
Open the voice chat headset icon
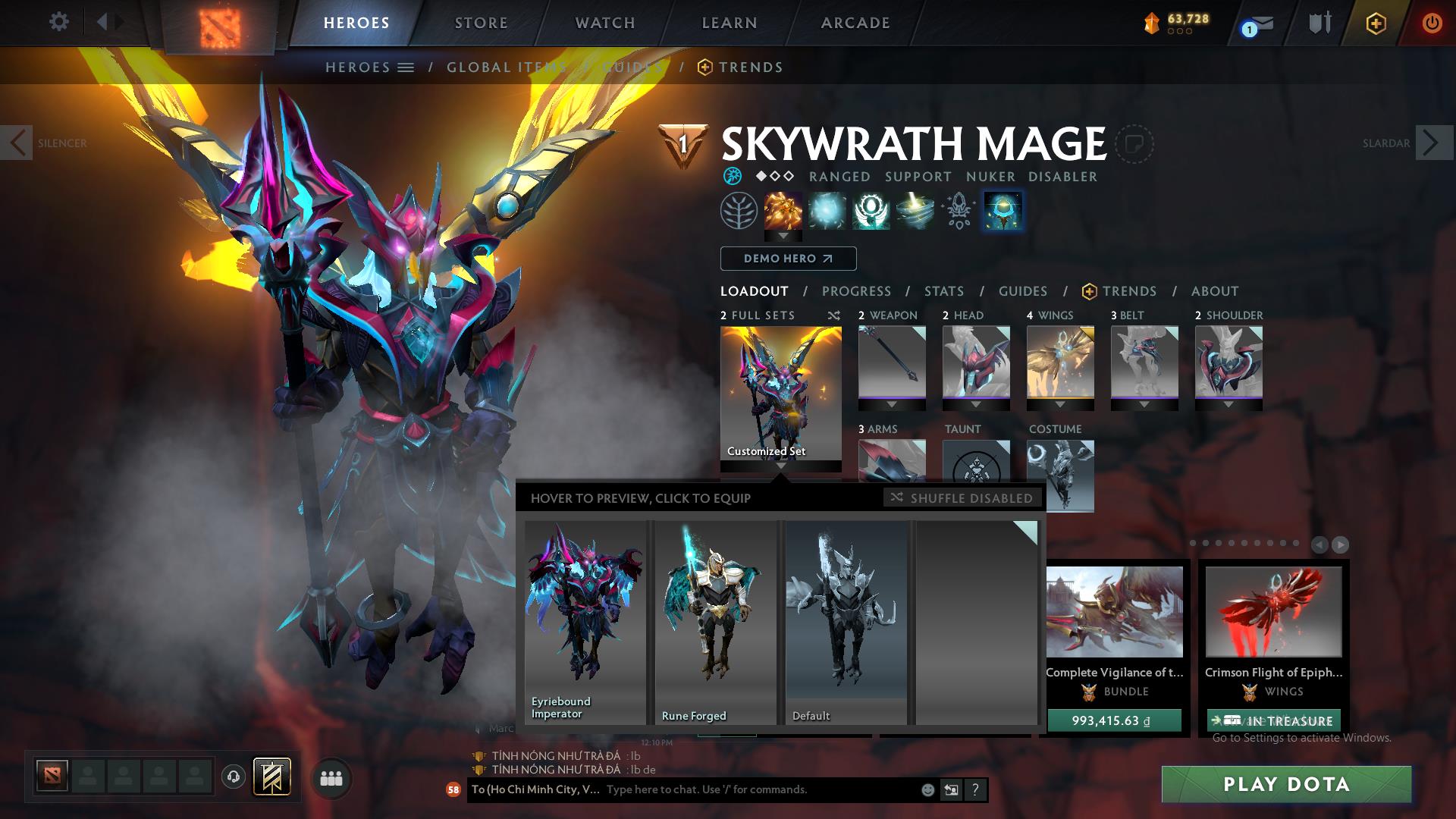232,776
